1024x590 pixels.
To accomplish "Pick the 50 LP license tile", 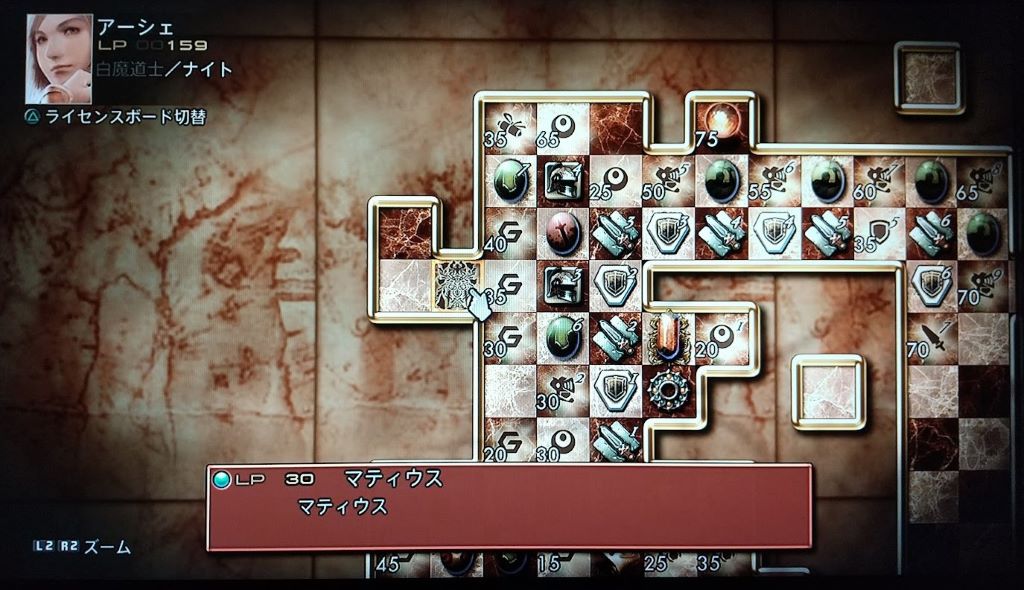I will [668, 180].
